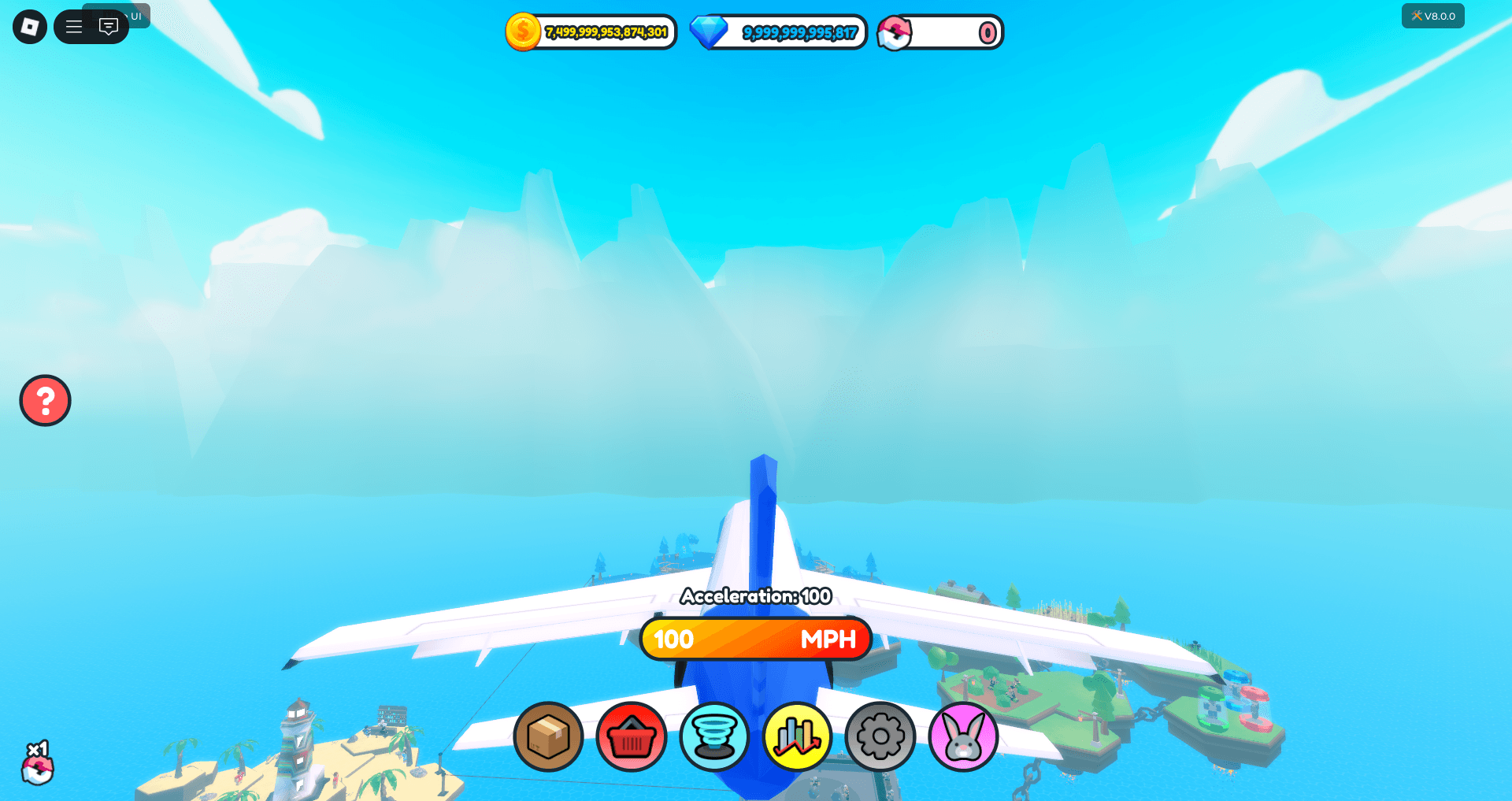1512x801 pixels.
Task: Select the tornado ability icon
Action: [x=715, y=737]
